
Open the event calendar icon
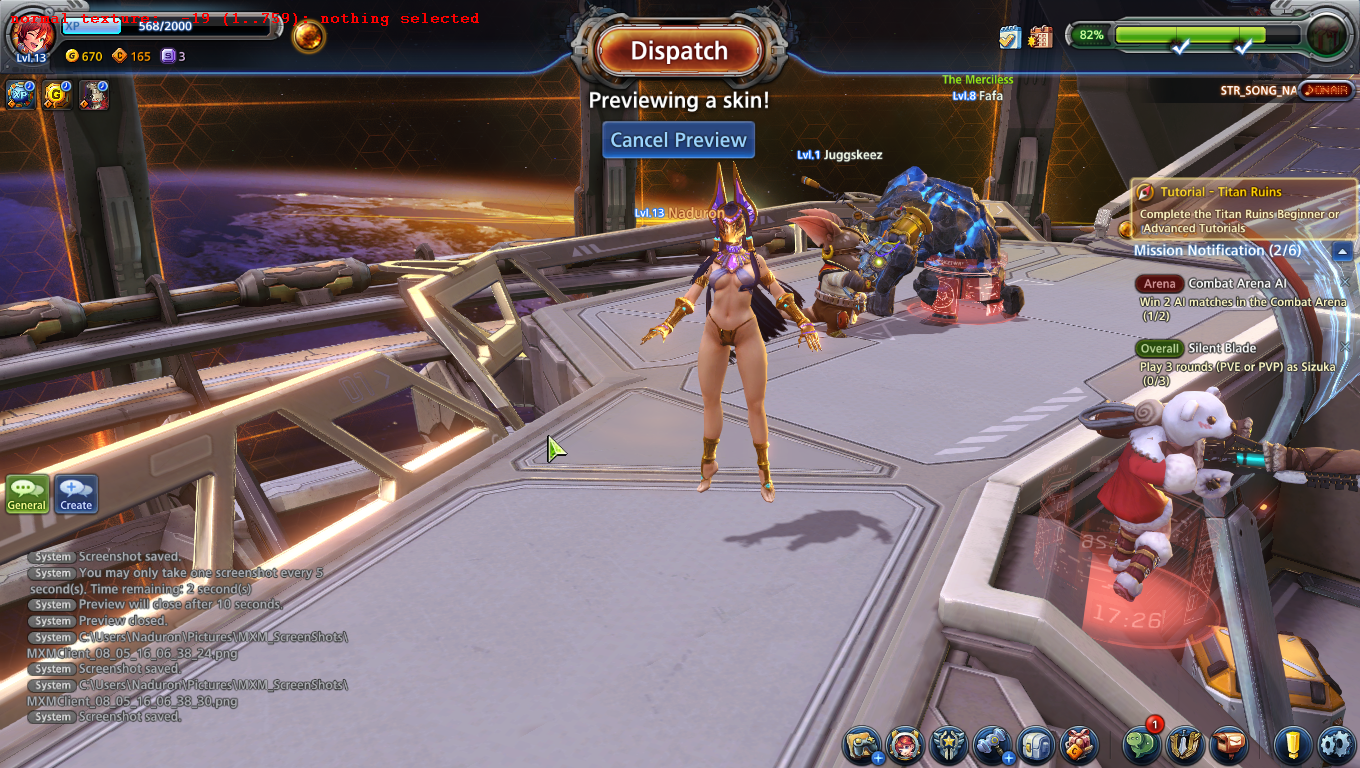(x=1041, y=37)
